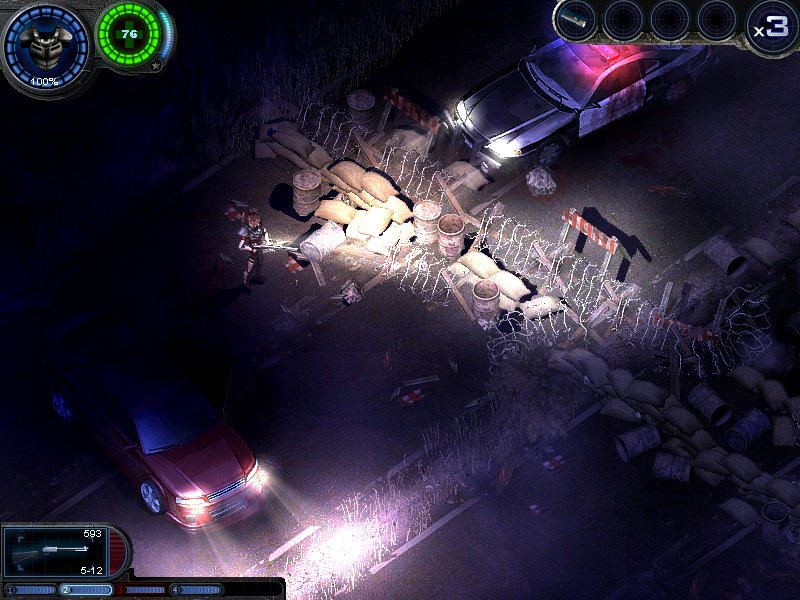The height and width of the screenshot is (600, 800).
Task: Switch to red weapon slot 3
Action: [x=140, y=590]
